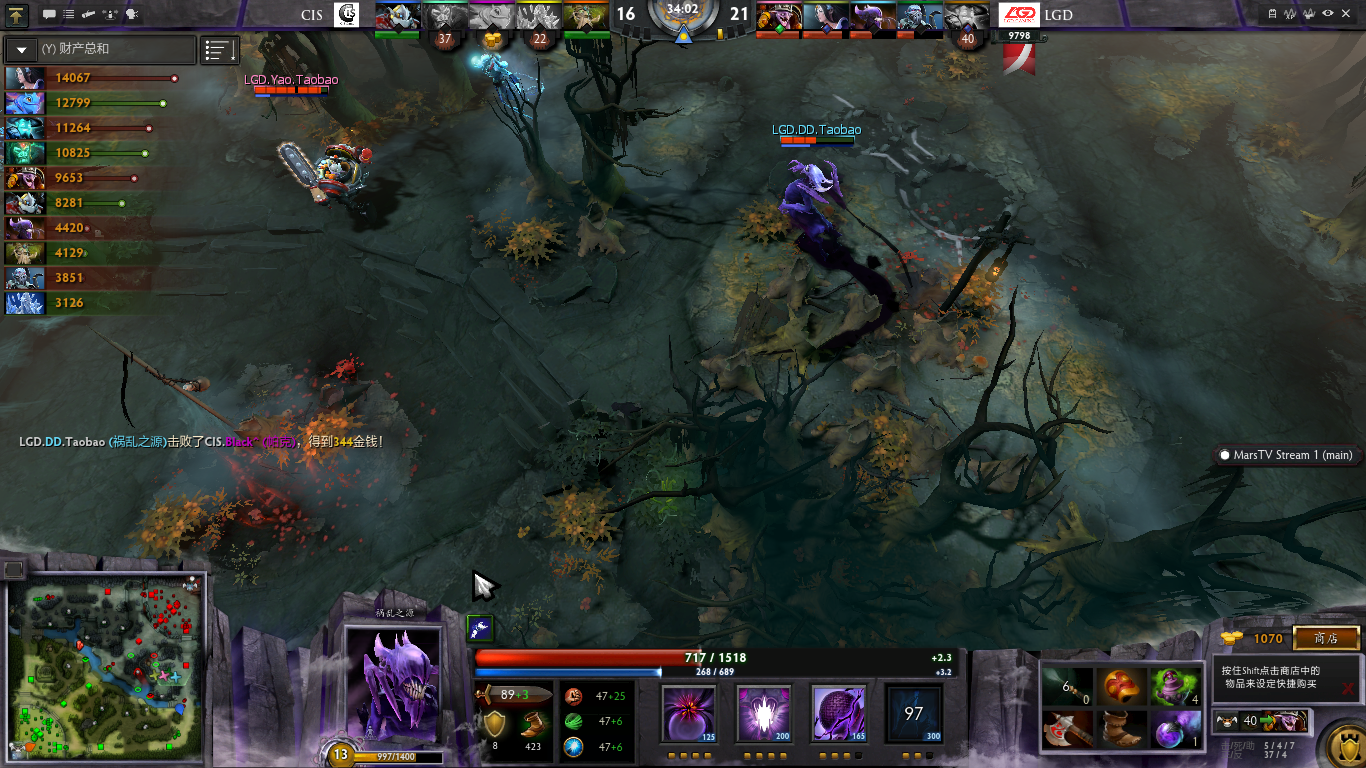
Task: Click the list sort button beside 财产总和
Action: pyautogui.click(x=220, y=50)
